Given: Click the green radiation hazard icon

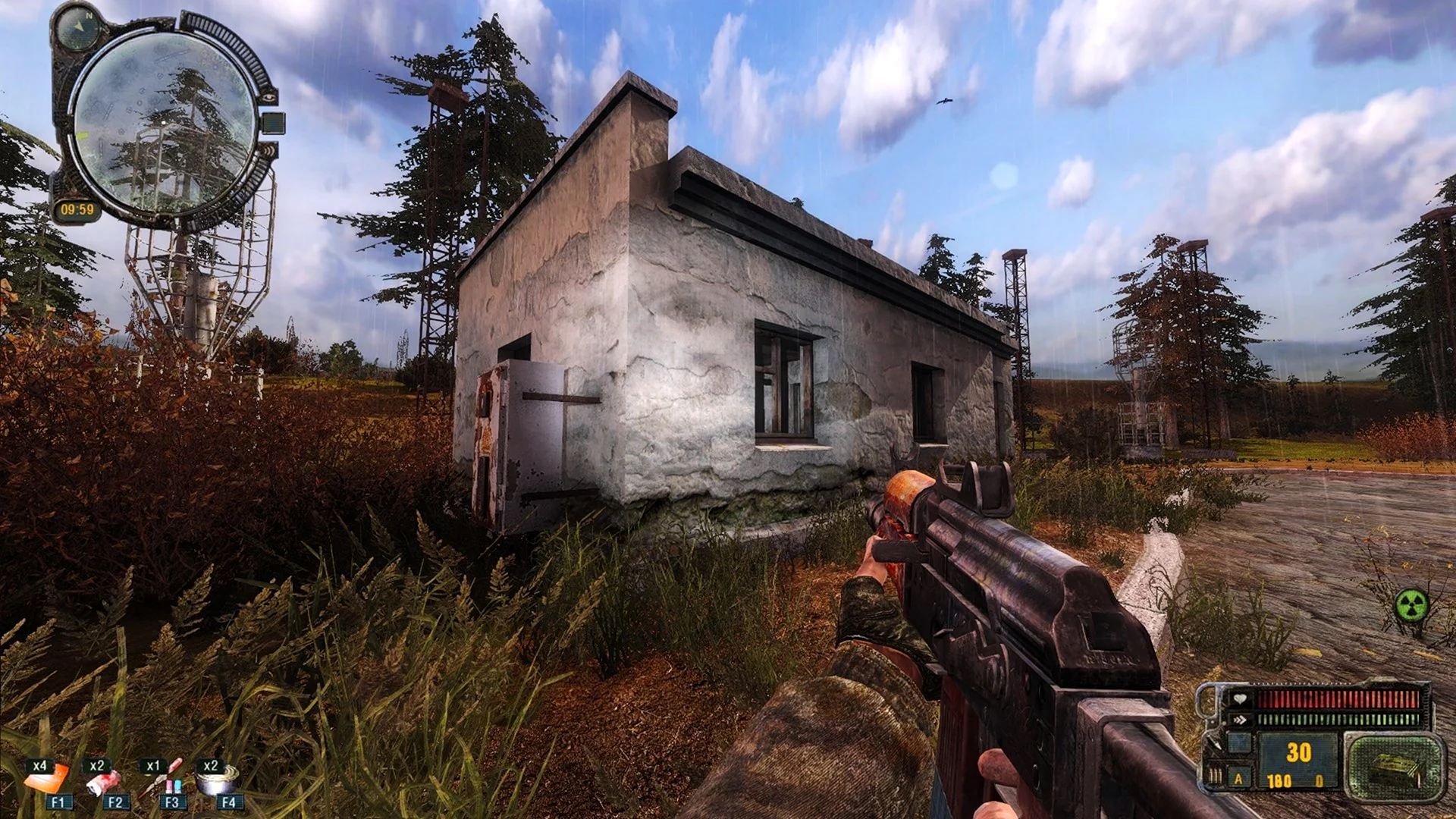Looking at the screenshot, I should [1411, 606].
